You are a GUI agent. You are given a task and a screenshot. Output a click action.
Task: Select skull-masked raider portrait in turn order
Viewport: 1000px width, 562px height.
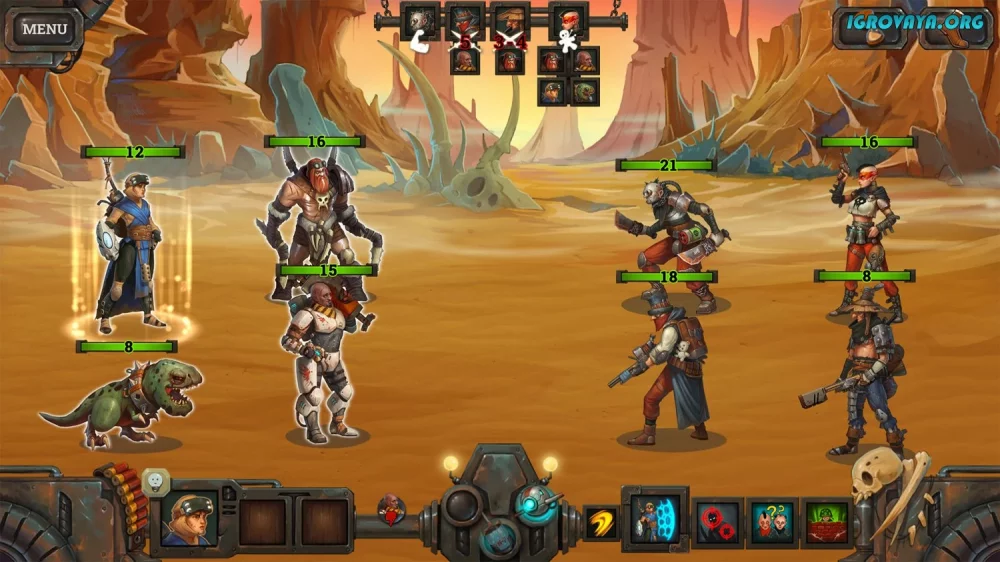point(420,20)
